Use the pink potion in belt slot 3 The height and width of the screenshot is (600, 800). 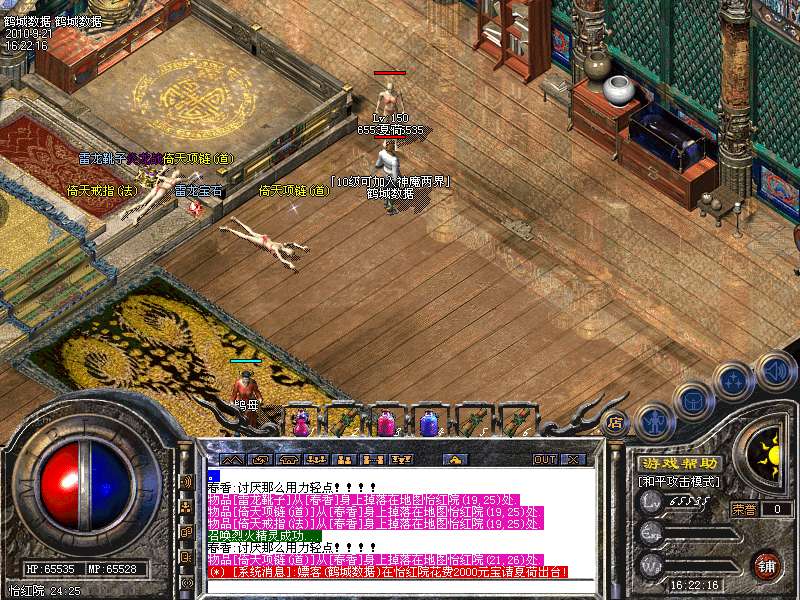[x=386, y=424]
